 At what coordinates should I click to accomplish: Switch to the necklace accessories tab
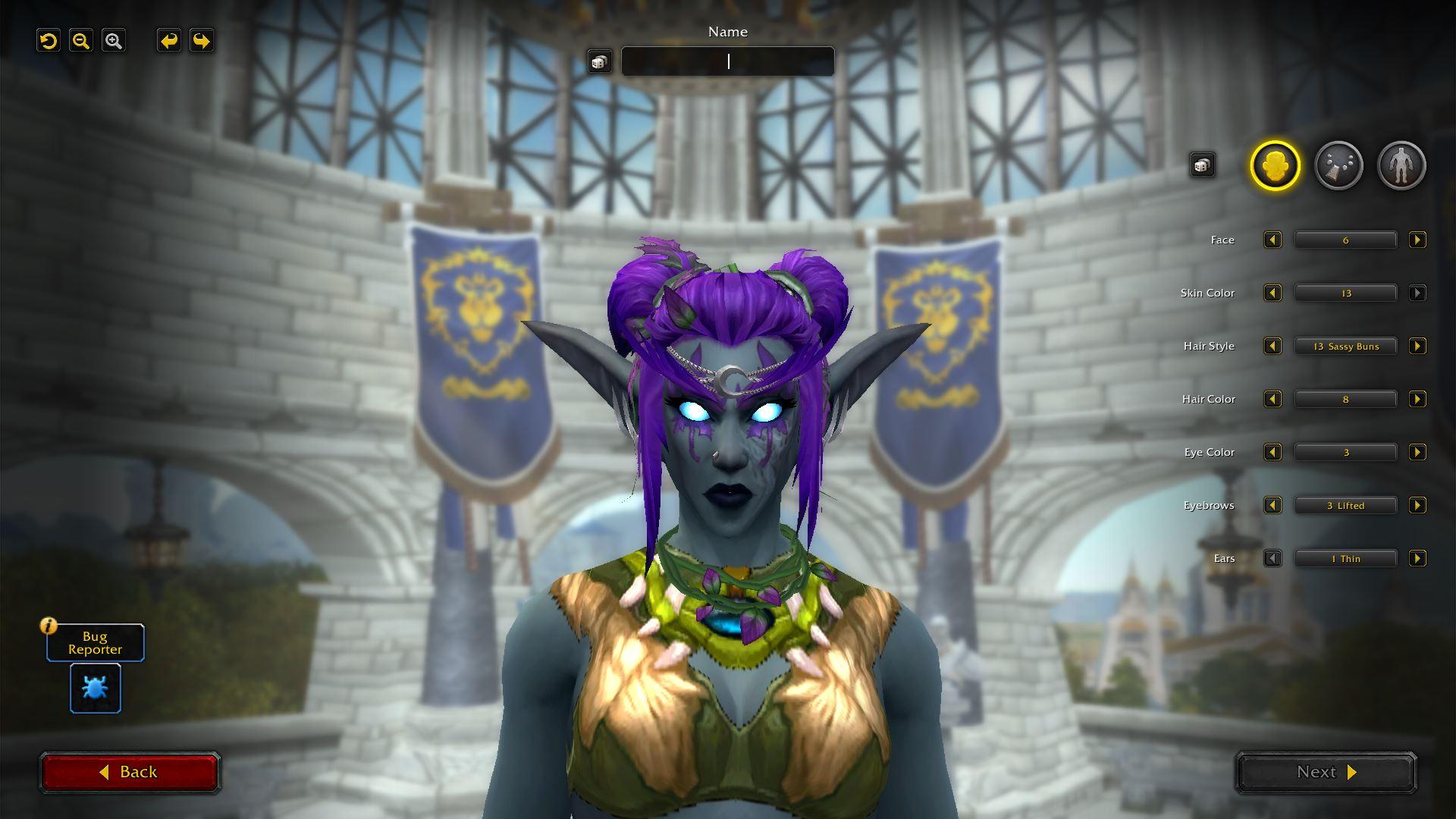(x=1338, y=165)
